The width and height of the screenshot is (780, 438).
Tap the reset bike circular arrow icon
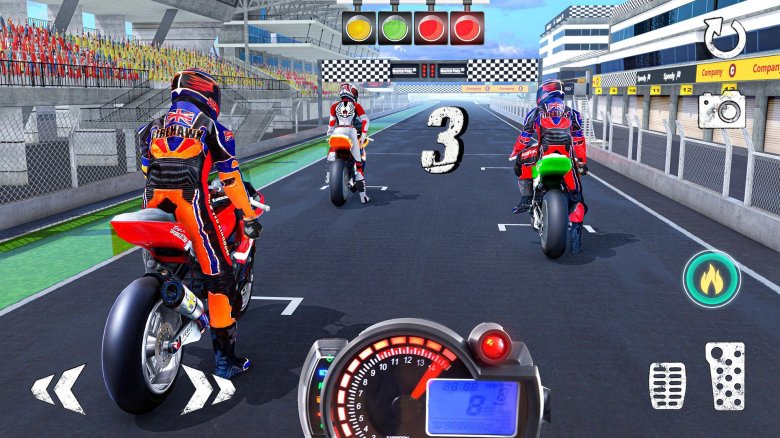tap(725, 38)
